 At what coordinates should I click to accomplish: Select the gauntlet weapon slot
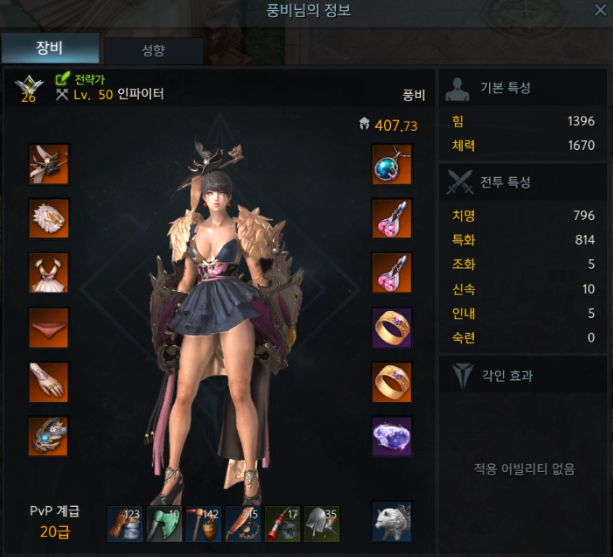[x=48, y=436]
